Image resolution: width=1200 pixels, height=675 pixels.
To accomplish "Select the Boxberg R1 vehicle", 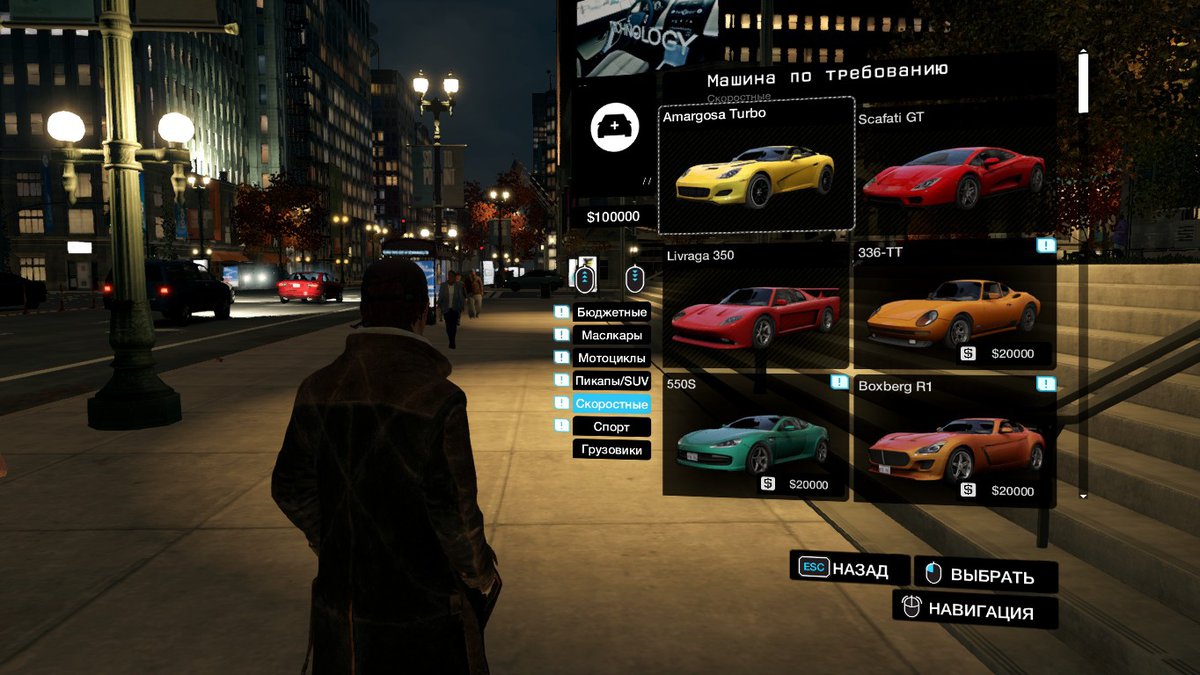I will (952, 438).
